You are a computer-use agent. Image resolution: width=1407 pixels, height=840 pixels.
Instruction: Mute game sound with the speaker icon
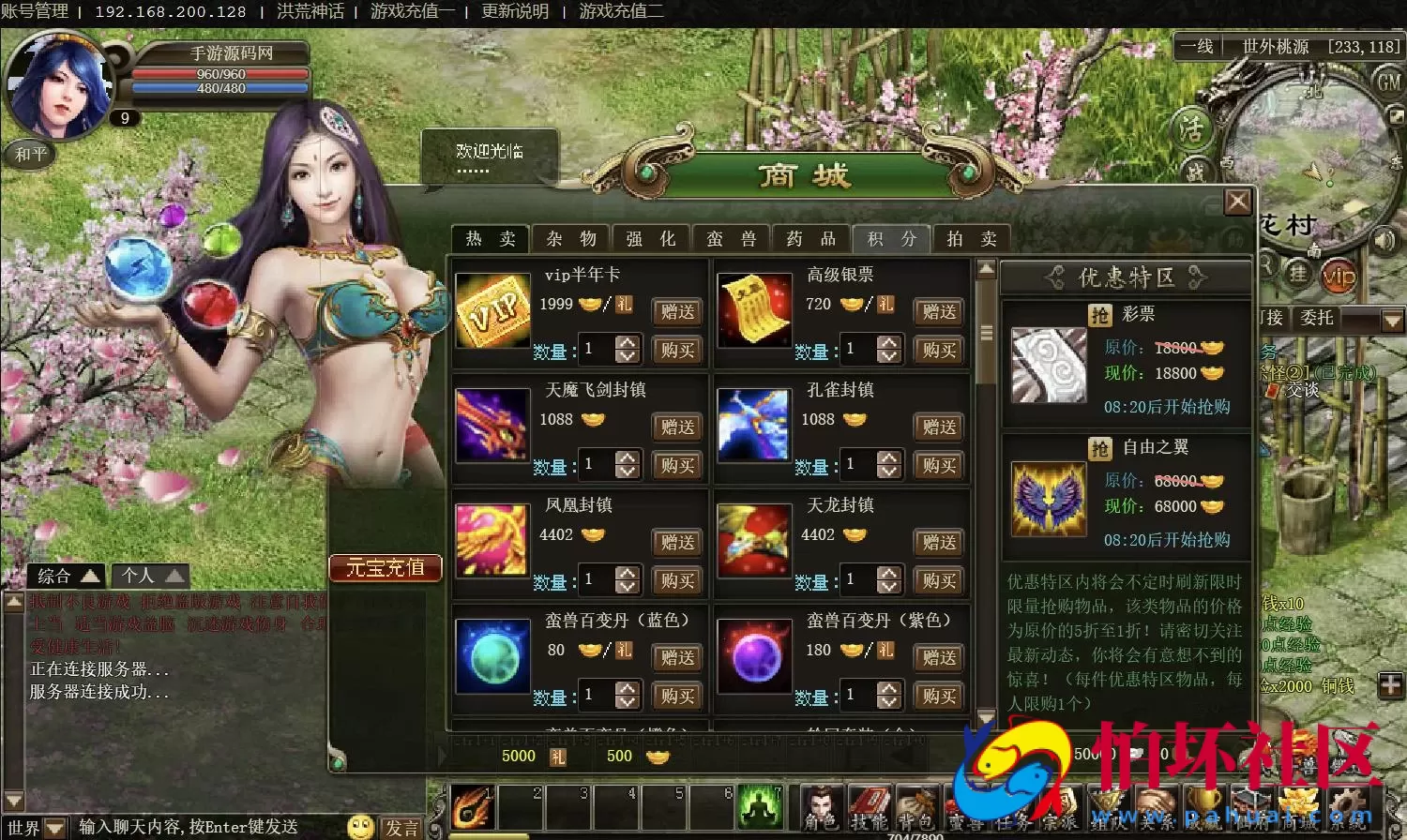[x=1384, y=242]
